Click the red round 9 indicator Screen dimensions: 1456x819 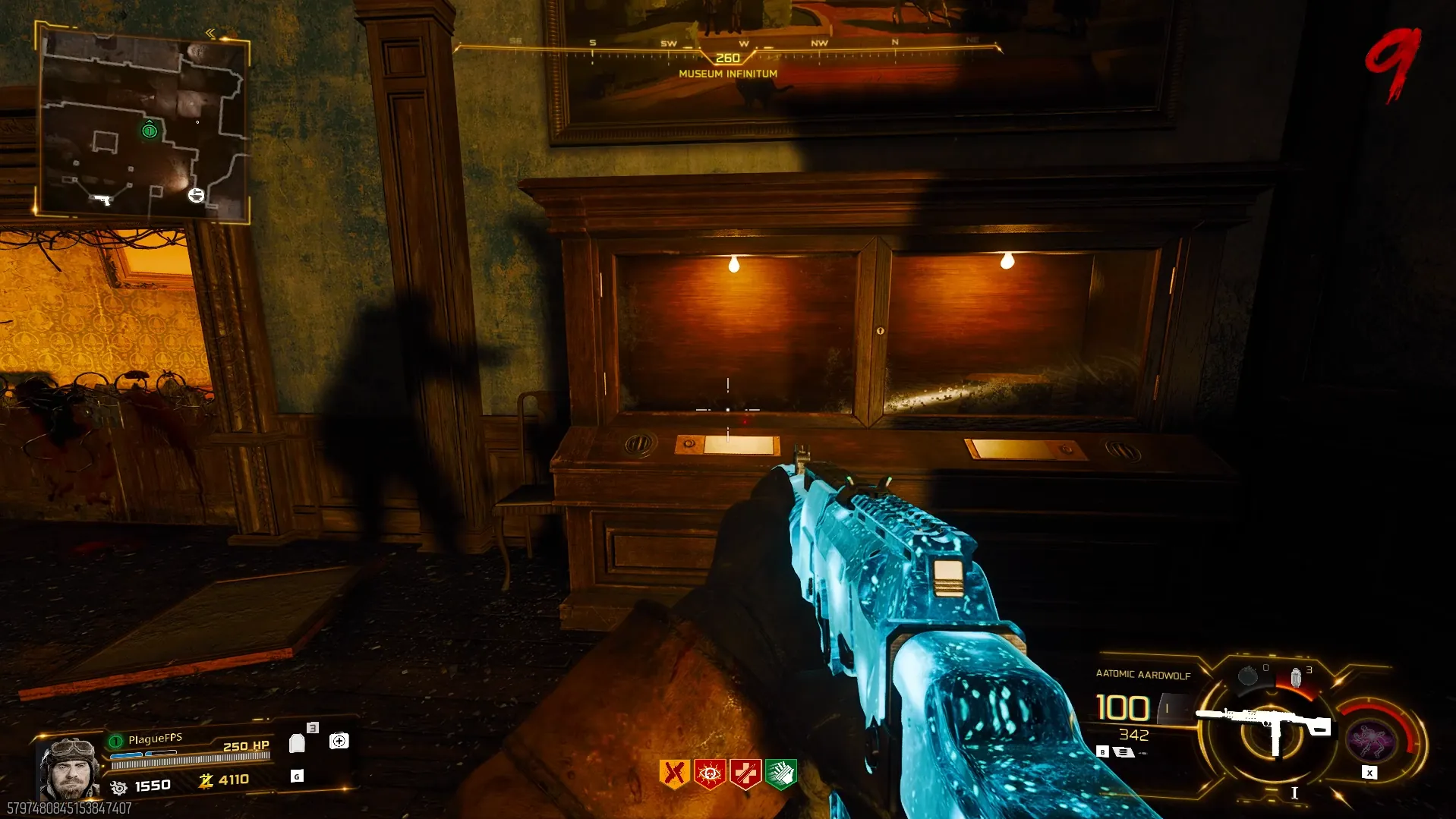(x=1394, y=65)
